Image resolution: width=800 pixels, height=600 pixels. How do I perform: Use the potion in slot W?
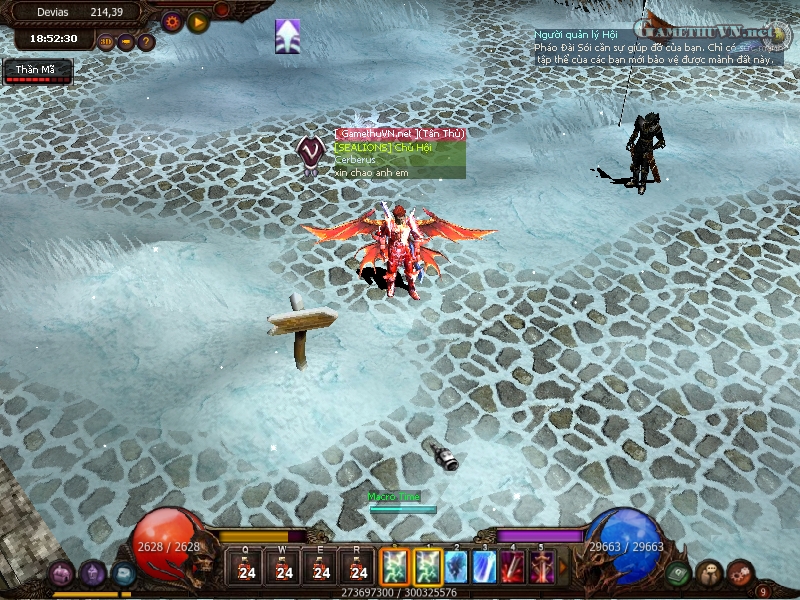[x=284, y=569]
